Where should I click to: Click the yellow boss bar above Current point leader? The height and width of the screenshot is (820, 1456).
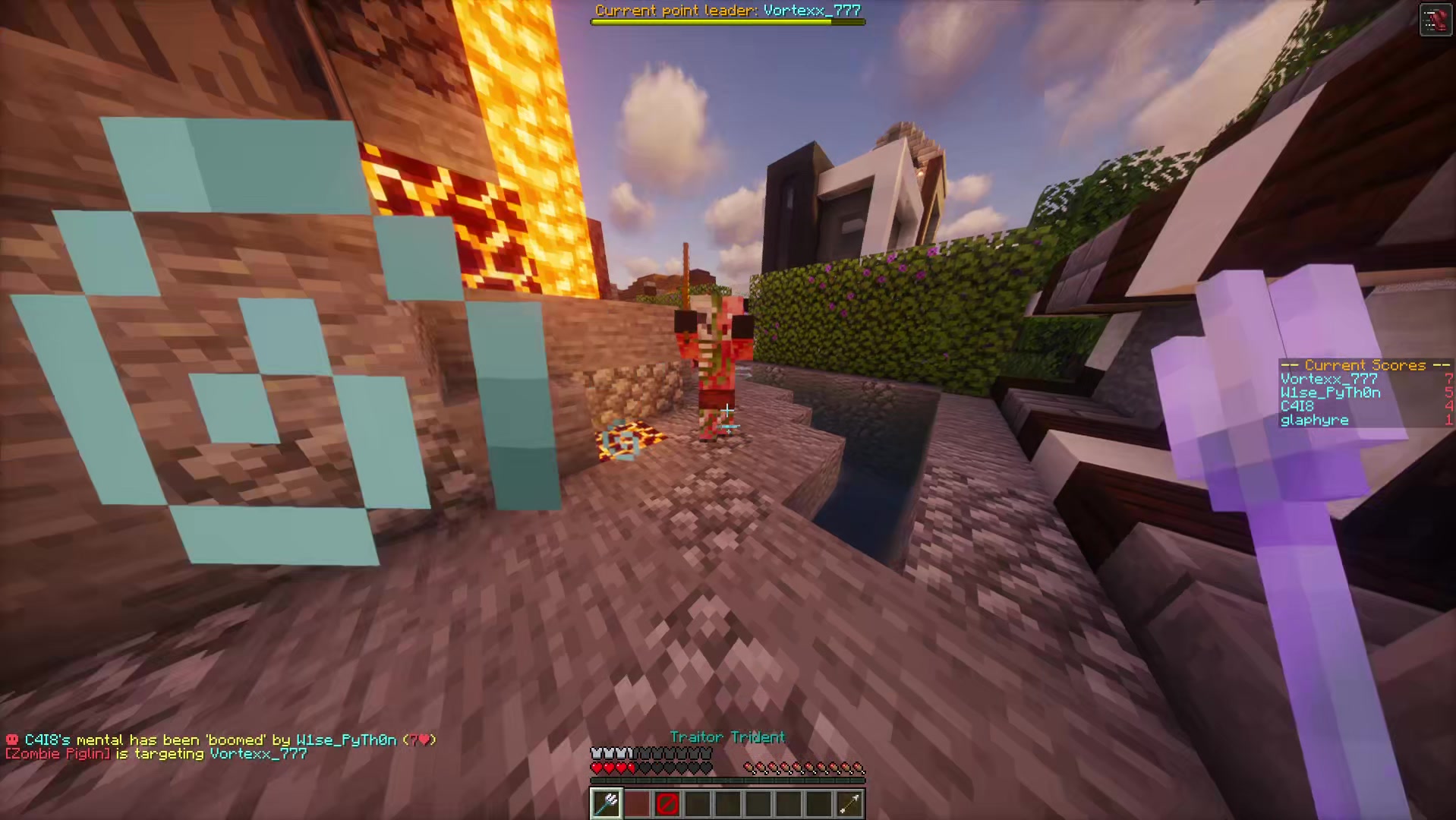727,21
